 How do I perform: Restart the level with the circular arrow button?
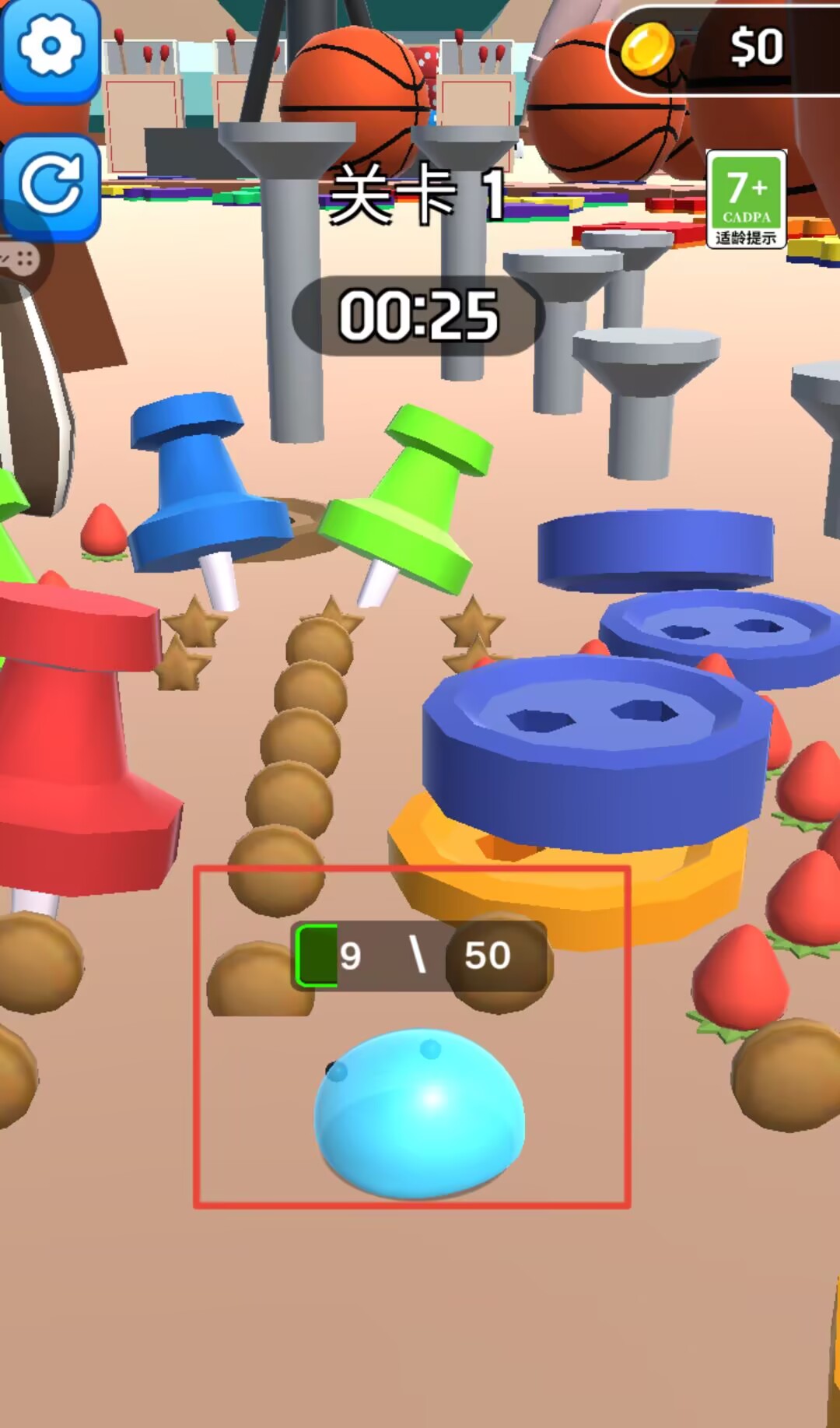point(51,185)
